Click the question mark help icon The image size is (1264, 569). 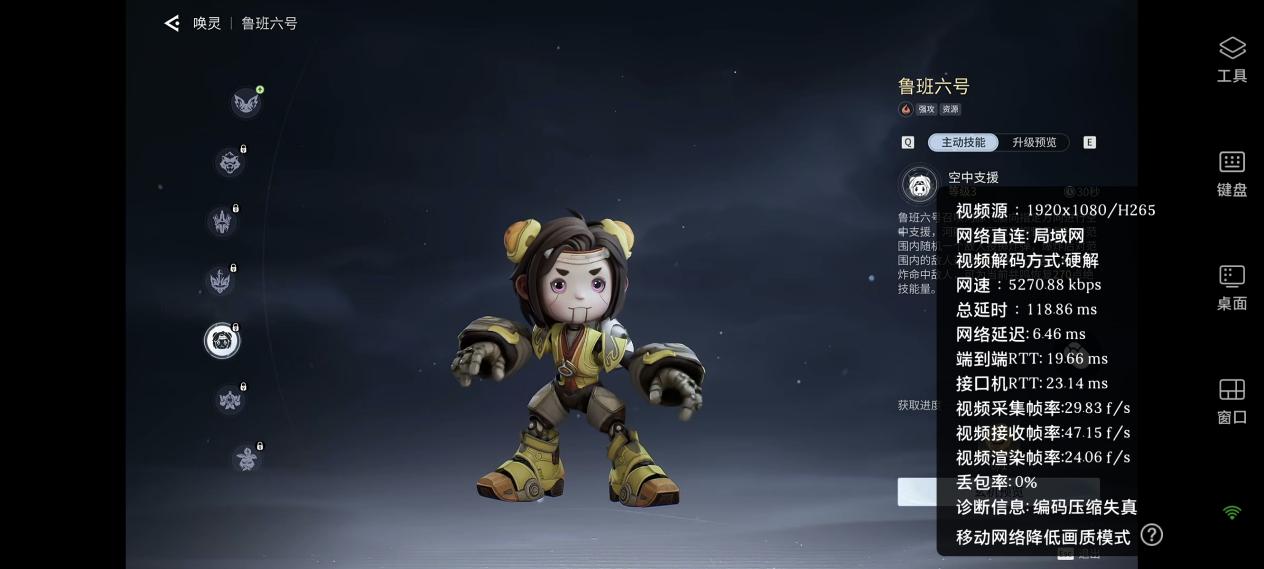pyautogui.click(x=1152, y=535)
